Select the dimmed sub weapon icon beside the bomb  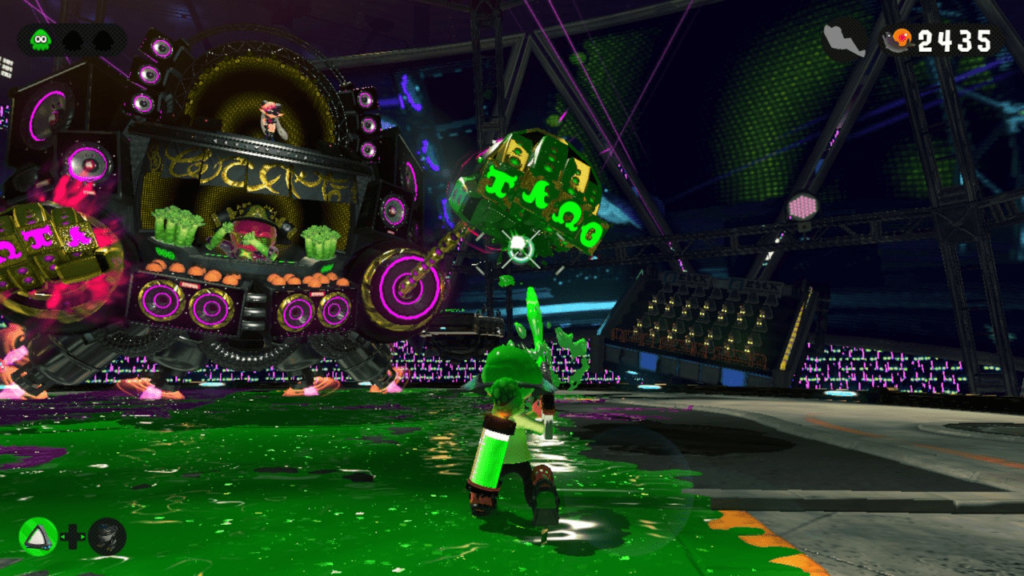pyautogui.click(x=107, y=537)
